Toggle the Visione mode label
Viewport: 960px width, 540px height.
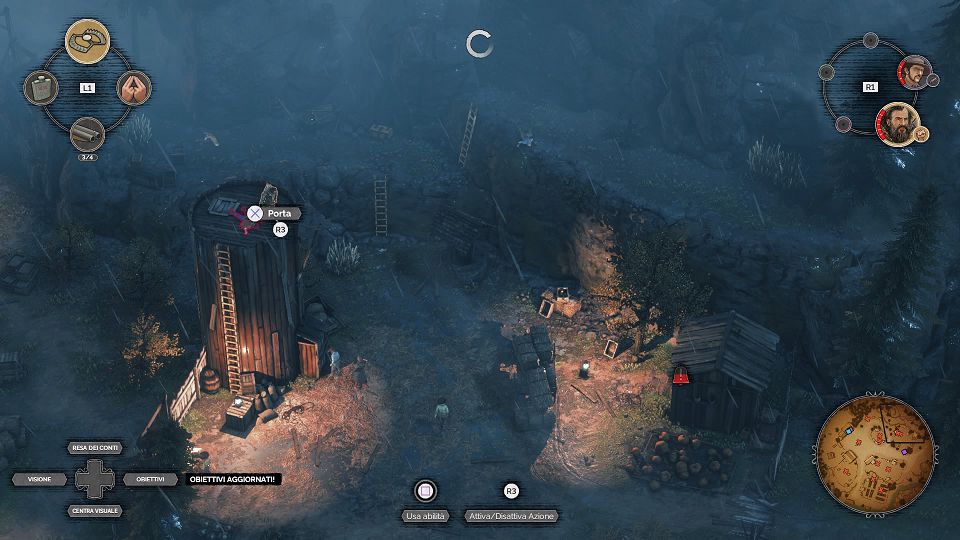(x=40, y=479)
